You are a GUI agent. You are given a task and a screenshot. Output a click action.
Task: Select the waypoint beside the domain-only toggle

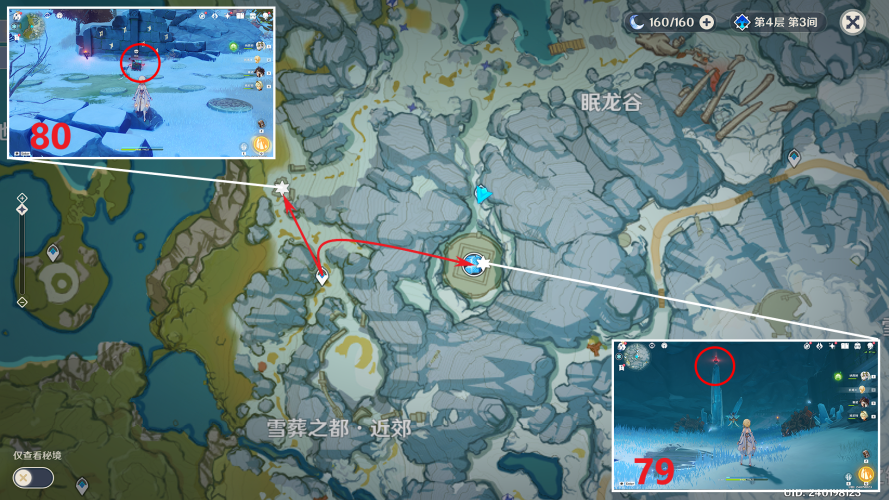point(81,486)
